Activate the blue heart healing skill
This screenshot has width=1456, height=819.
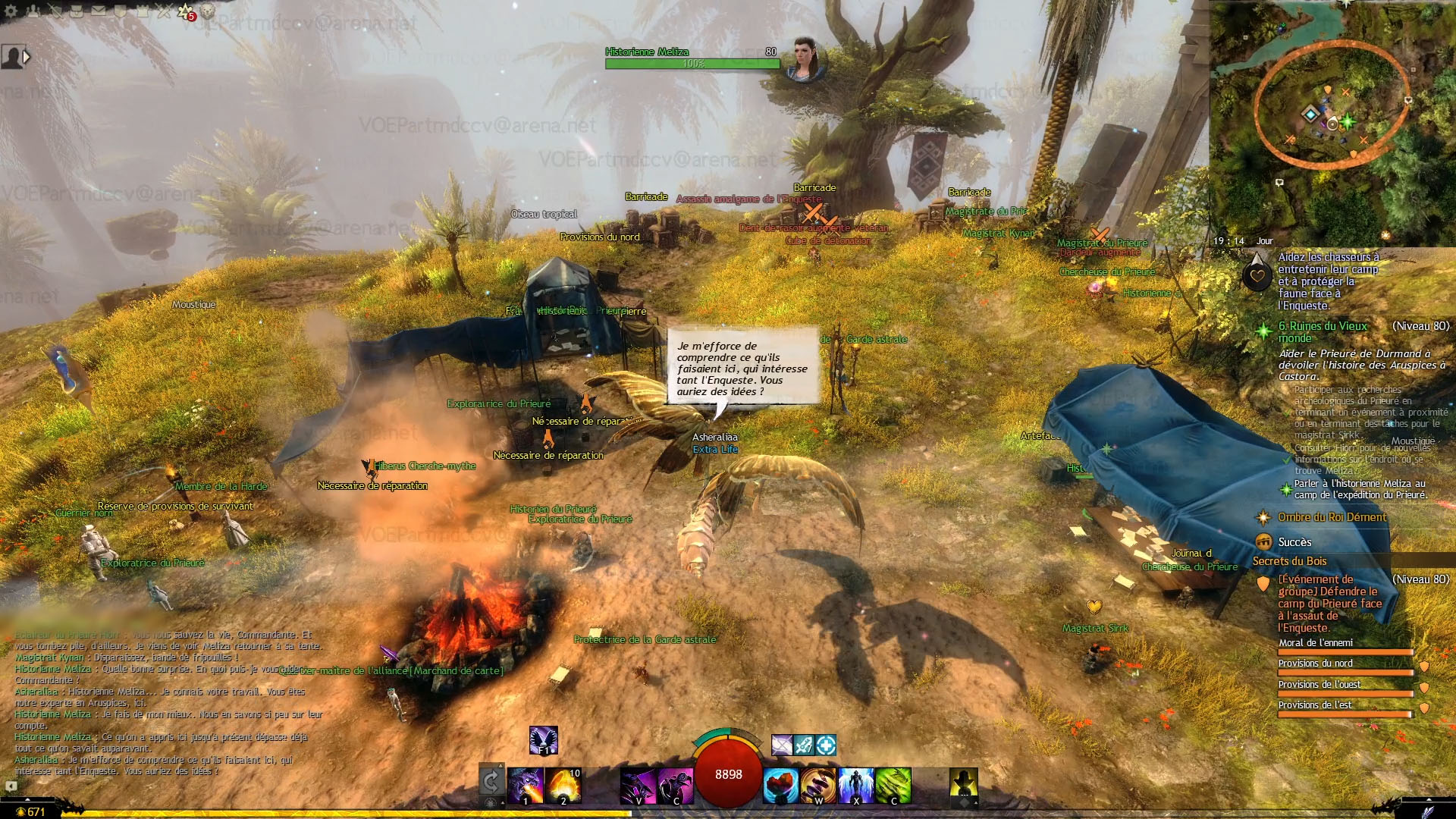[780, 786]
